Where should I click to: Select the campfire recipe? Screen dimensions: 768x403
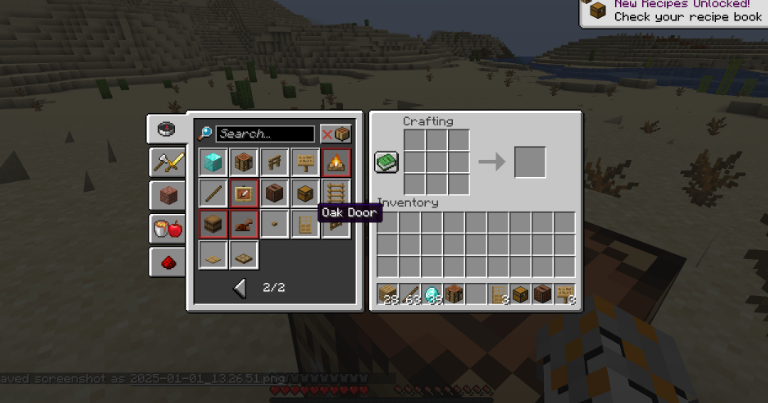tap(337, 162)
